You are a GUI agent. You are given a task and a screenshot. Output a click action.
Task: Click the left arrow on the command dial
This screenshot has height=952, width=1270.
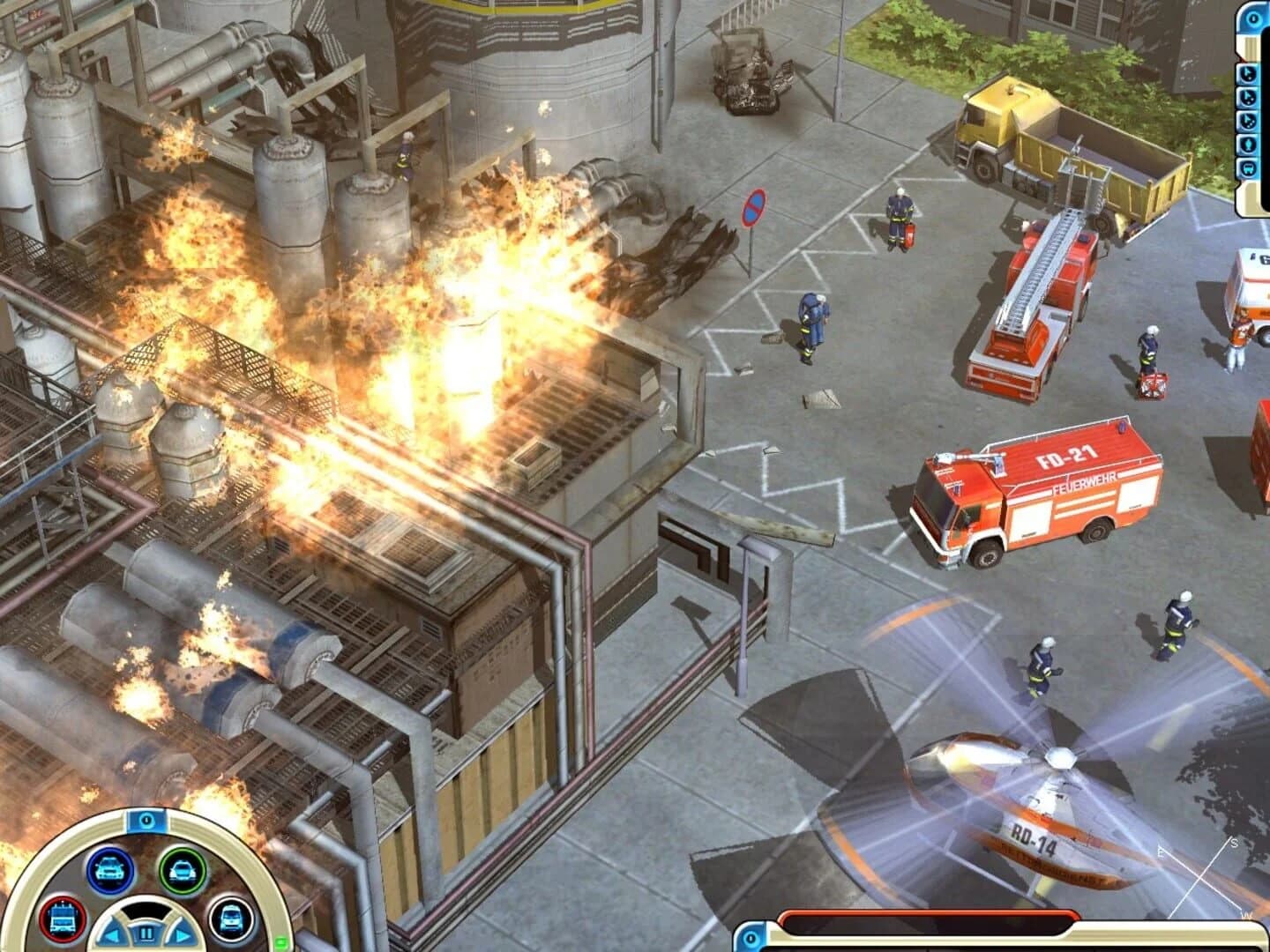111,934
